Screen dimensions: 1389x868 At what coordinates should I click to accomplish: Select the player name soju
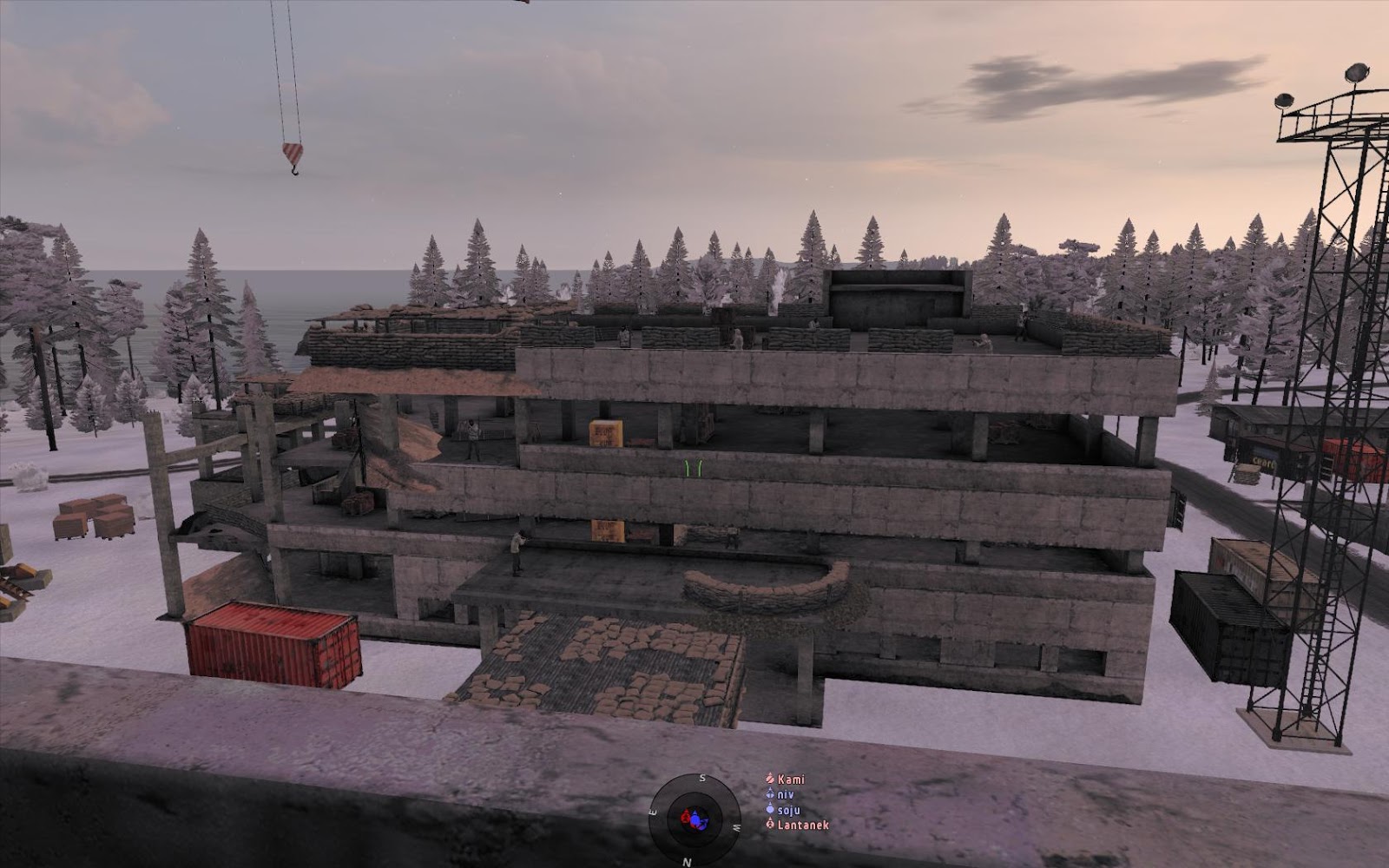coord(789,810)
